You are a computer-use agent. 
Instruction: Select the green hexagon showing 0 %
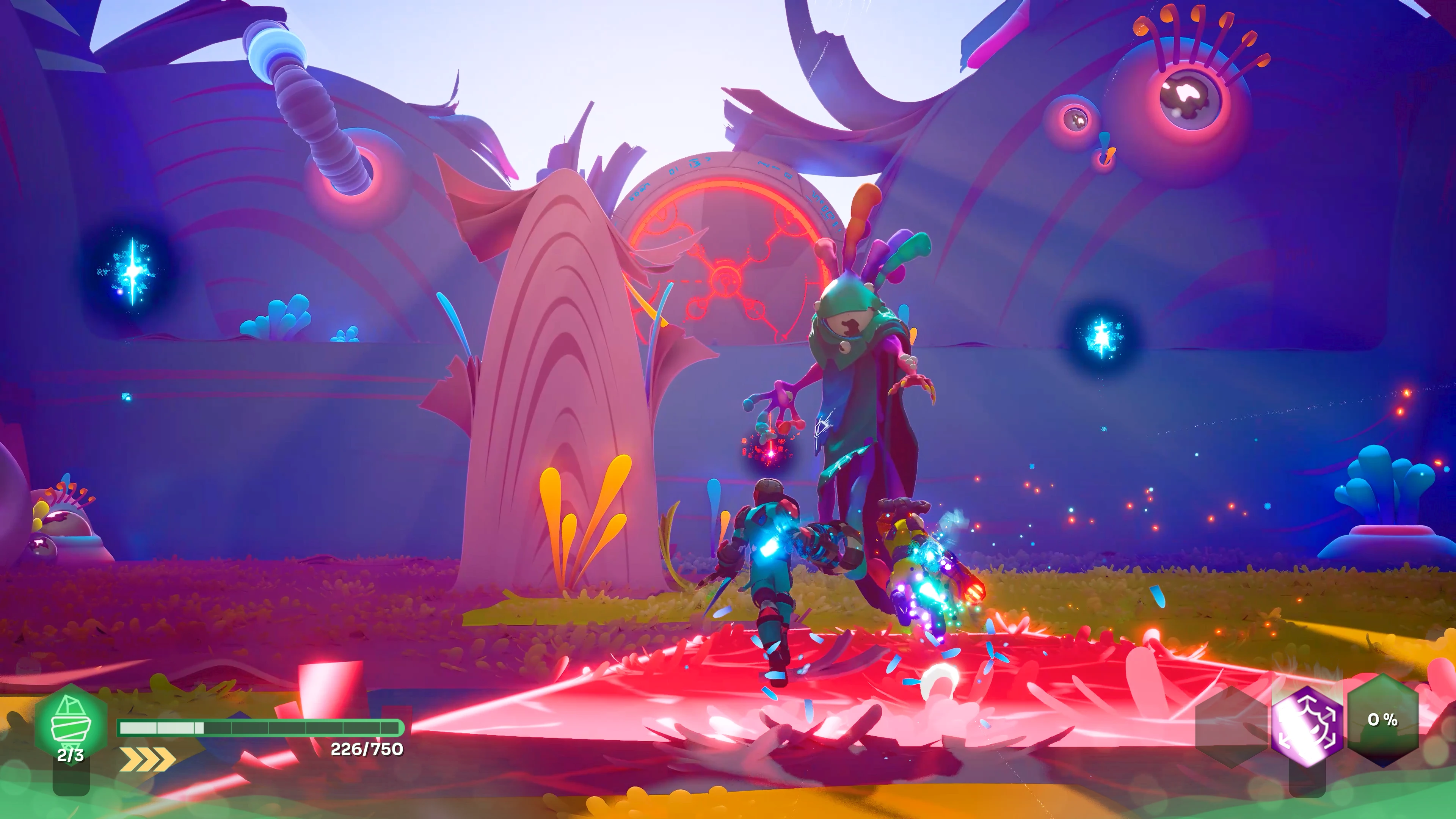(1382, 720)
